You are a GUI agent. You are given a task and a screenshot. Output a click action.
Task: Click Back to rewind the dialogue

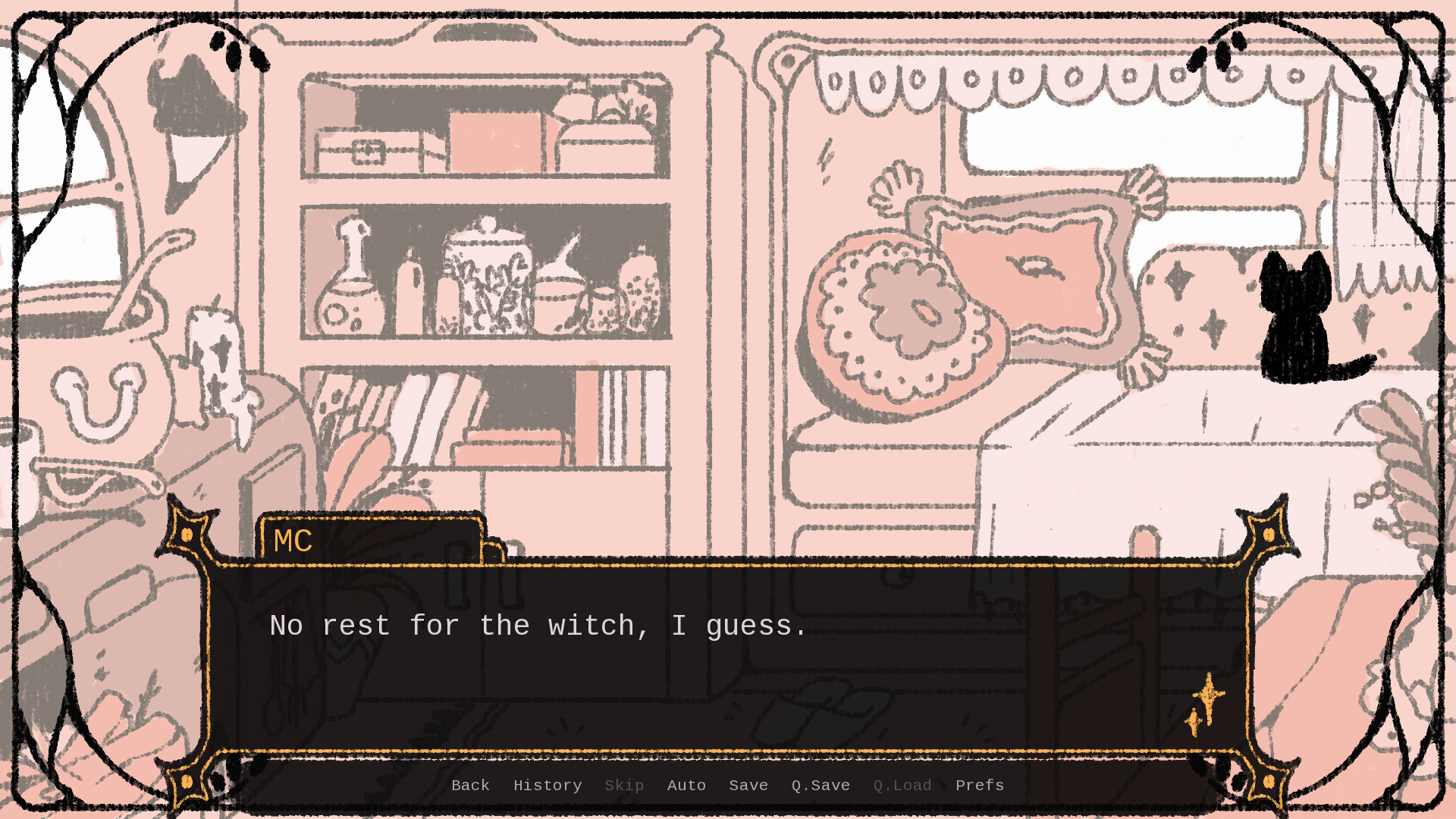tap(470, 786)
